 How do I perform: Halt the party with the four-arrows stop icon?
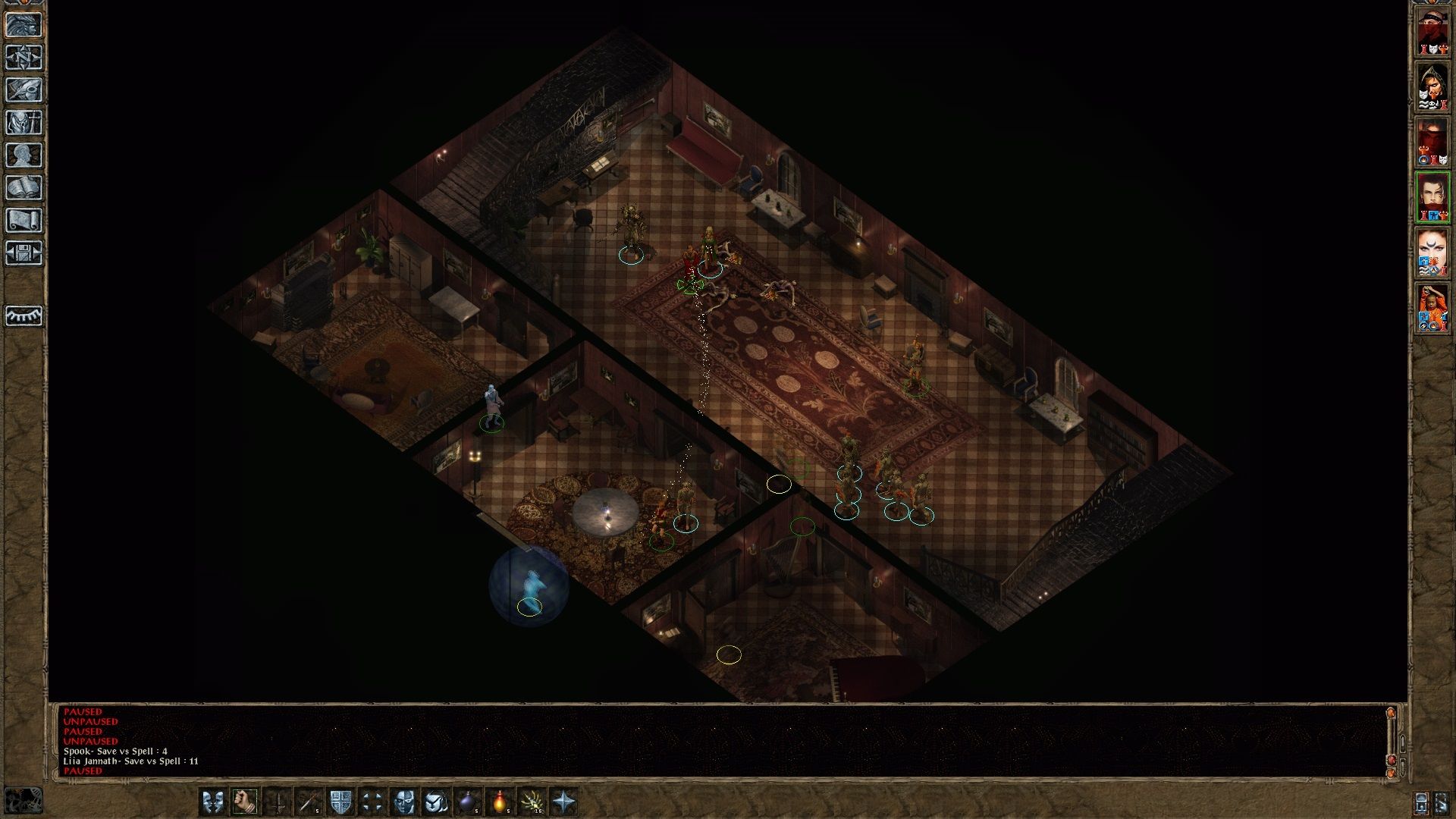click(374, 800)
